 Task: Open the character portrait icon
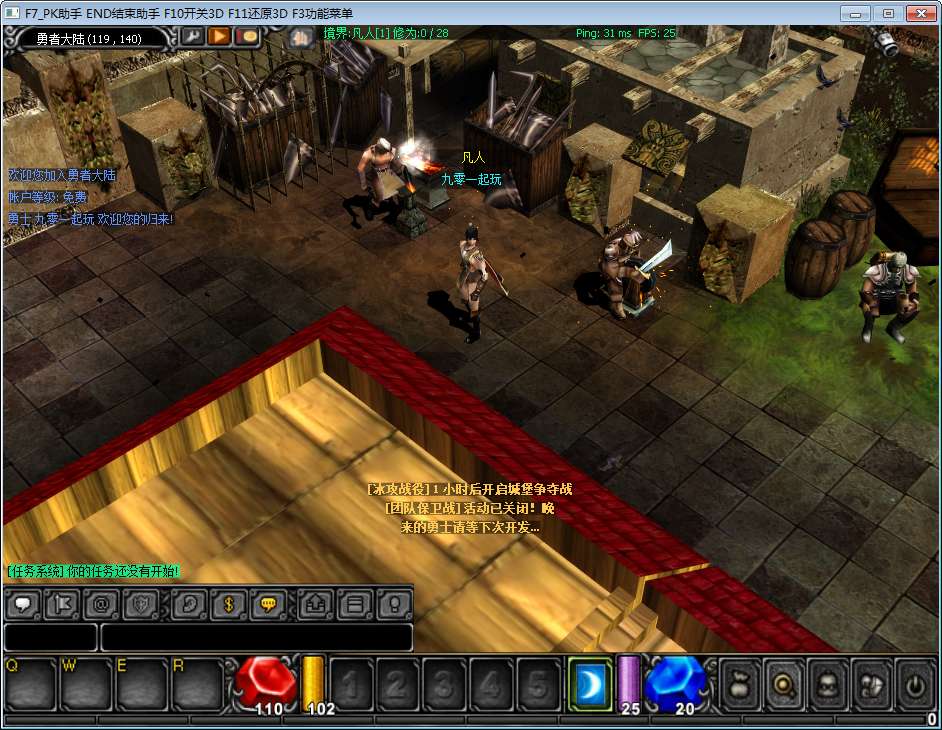point(826,685)
